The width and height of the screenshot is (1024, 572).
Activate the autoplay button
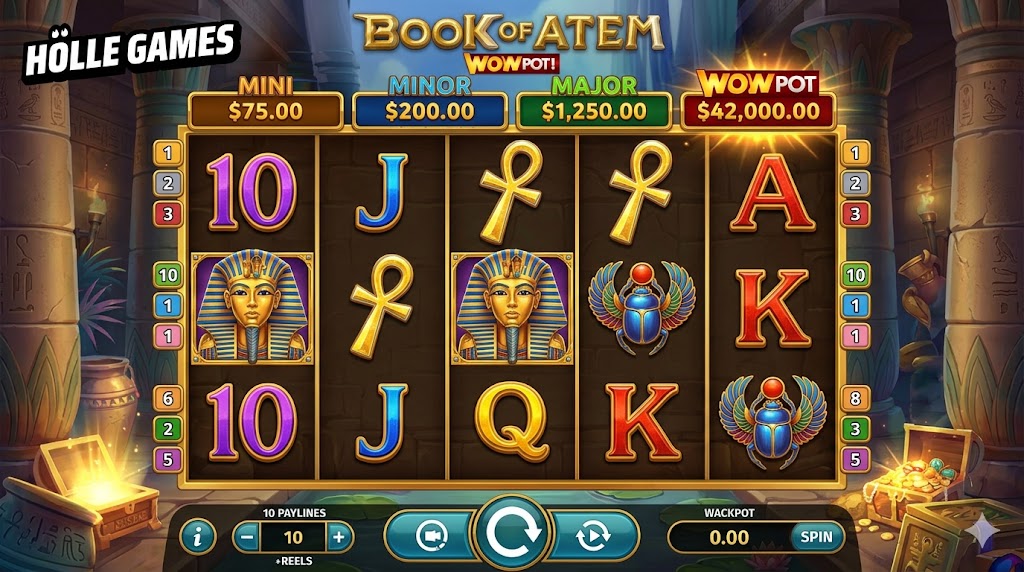tap(593, 536)
